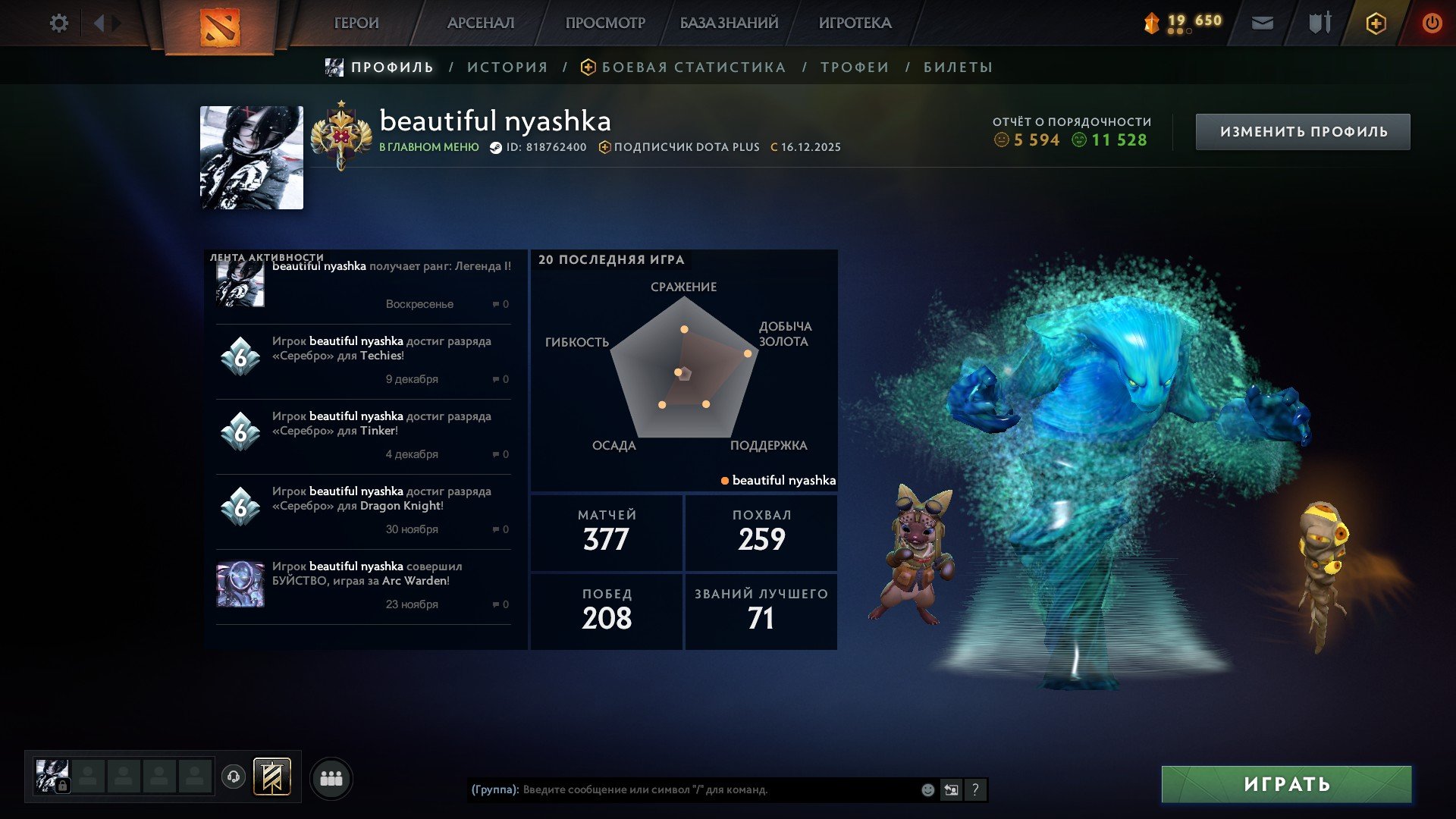Open the settings gear
This screenshot has height=819, width=1456.
pyautogui.click(x=59, y=23)
